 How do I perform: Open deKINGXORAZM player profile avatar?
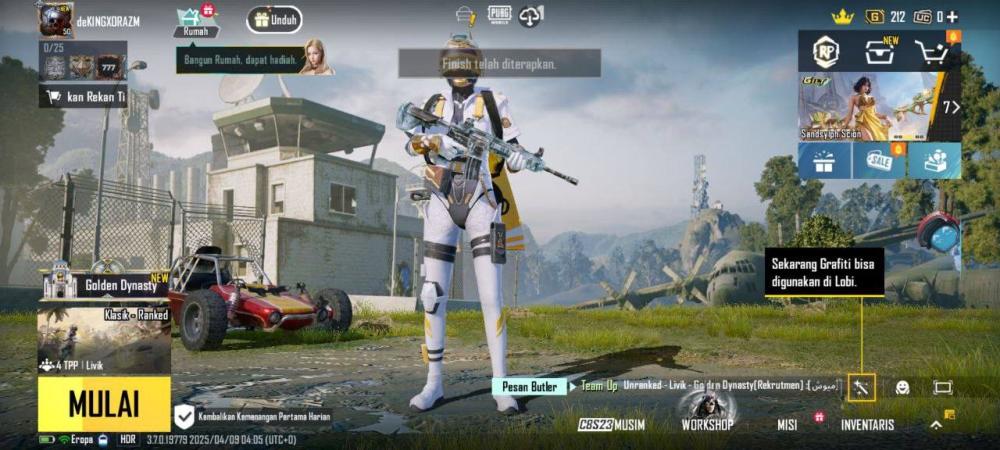coord(55,20)
